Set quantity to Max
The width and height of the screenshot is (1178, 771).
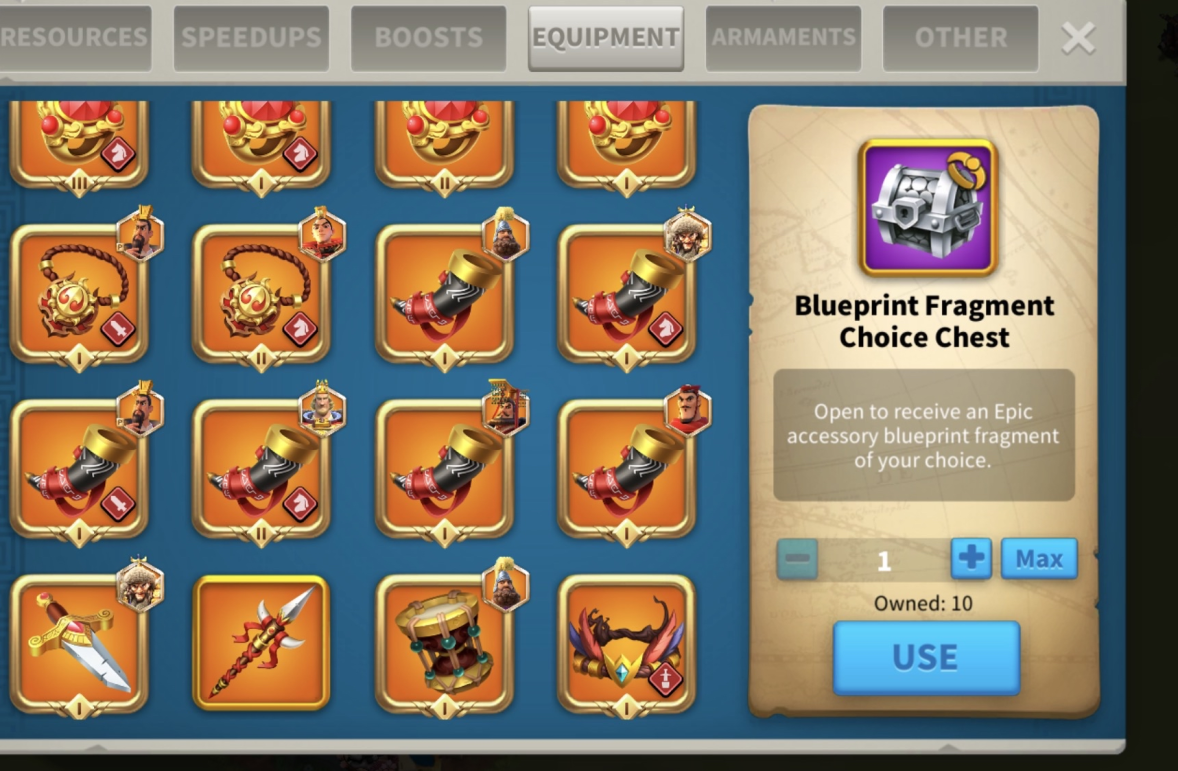click(1039, 558)
